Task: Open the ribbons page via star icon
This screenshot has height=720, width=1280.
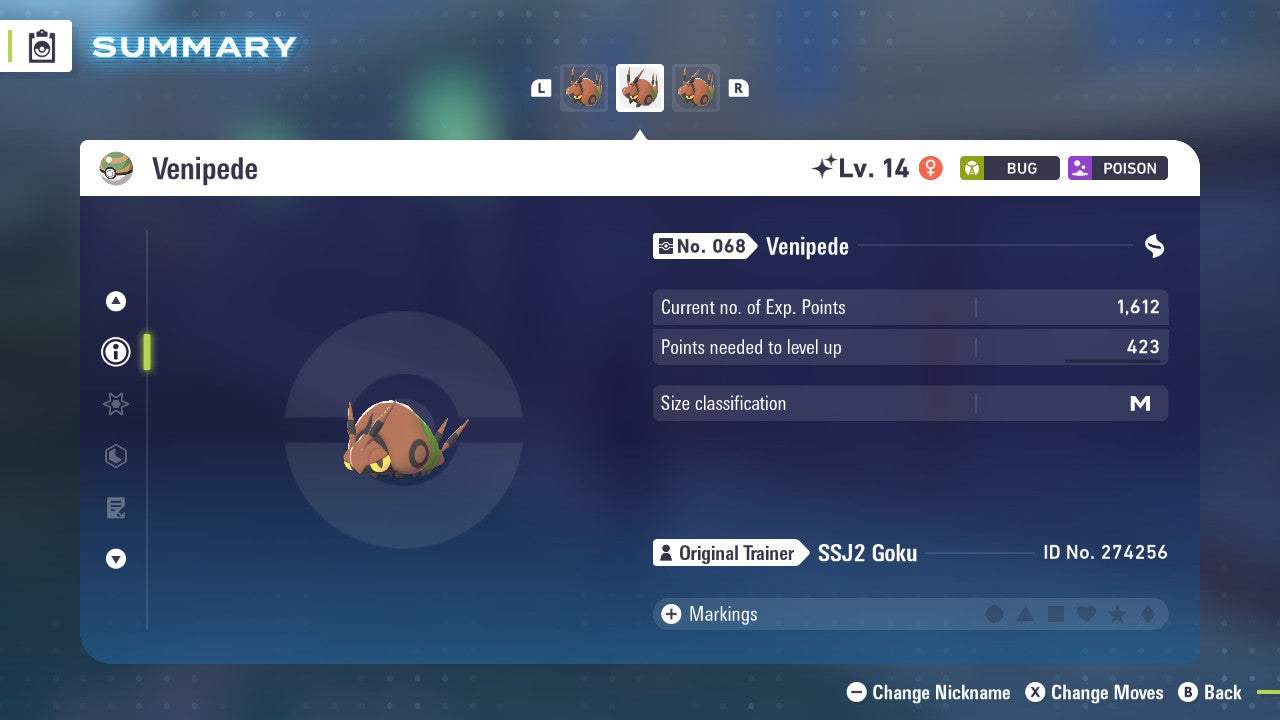Action: 115,404
